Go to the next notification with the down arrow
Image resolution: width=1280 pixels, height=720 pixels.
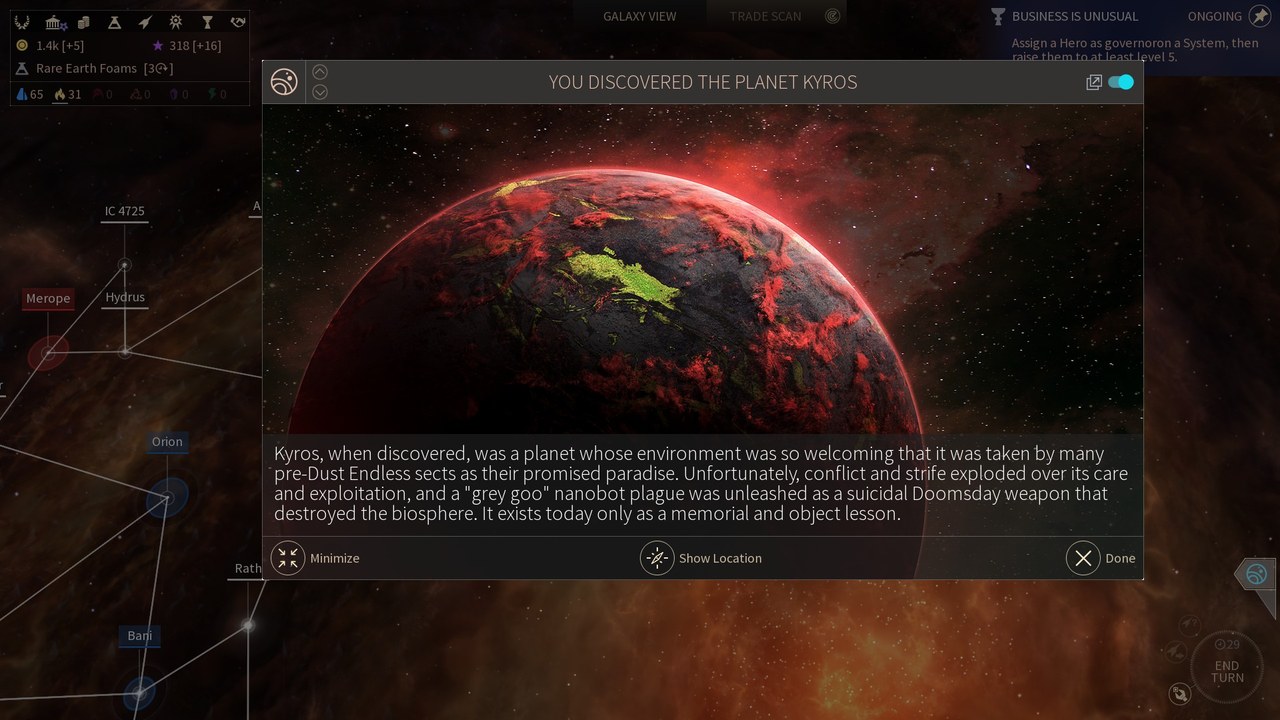pyautogui.click(x=320, y=92)
